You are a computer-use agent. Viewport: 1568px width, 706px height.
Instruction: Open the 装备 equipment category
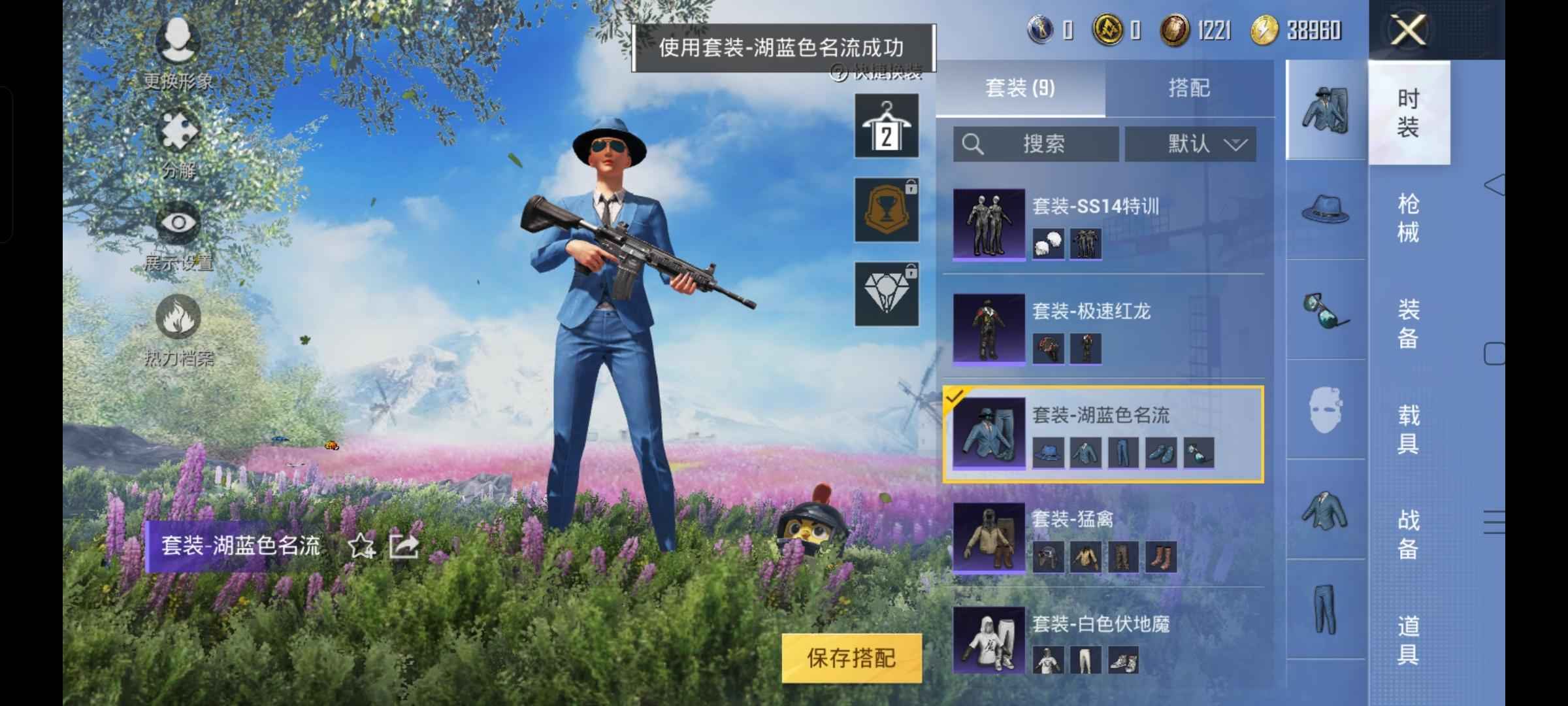1408,324
